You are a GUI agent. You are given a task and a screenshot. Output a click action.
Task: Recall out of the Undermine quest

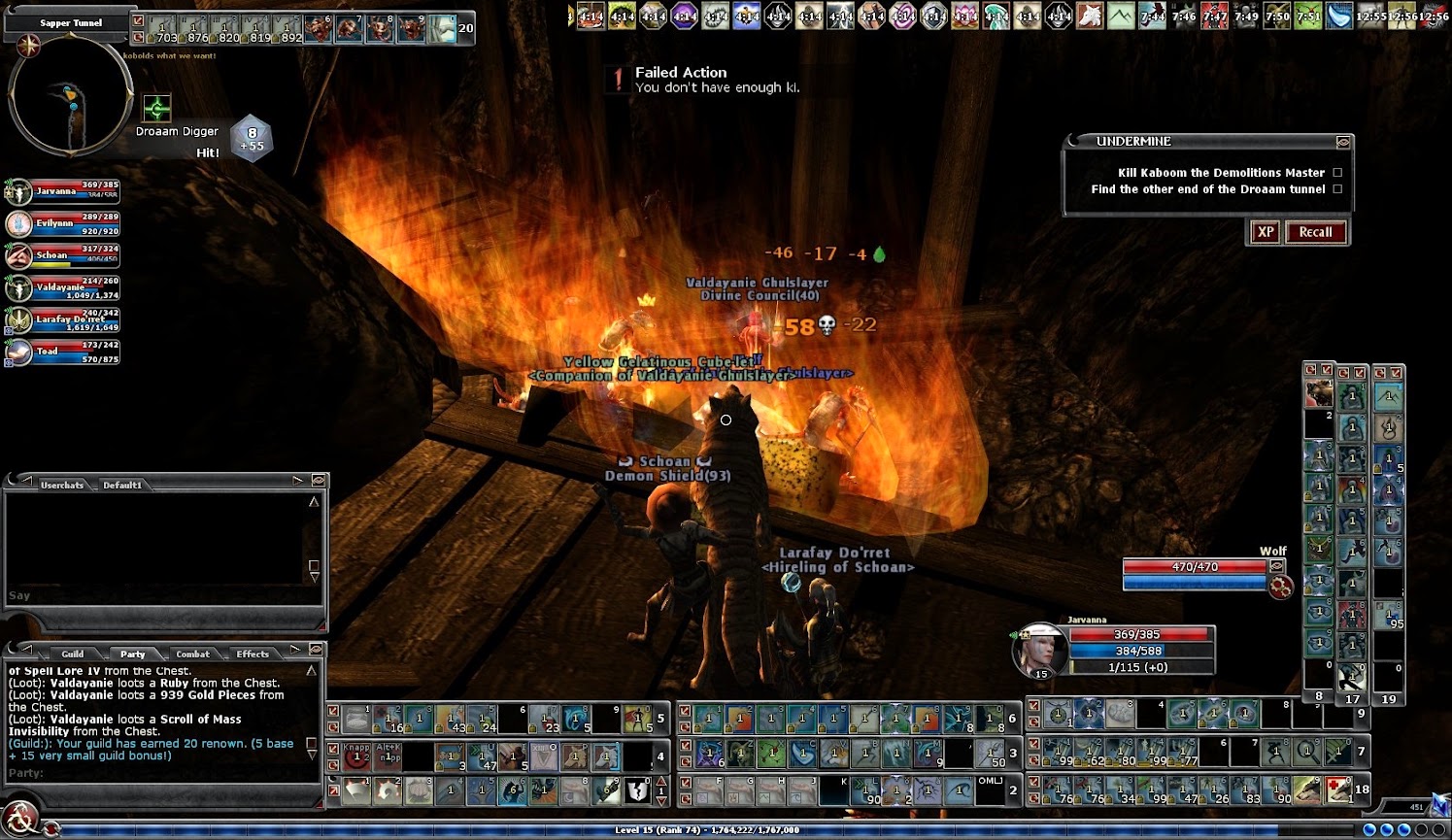coord(1315,232)
